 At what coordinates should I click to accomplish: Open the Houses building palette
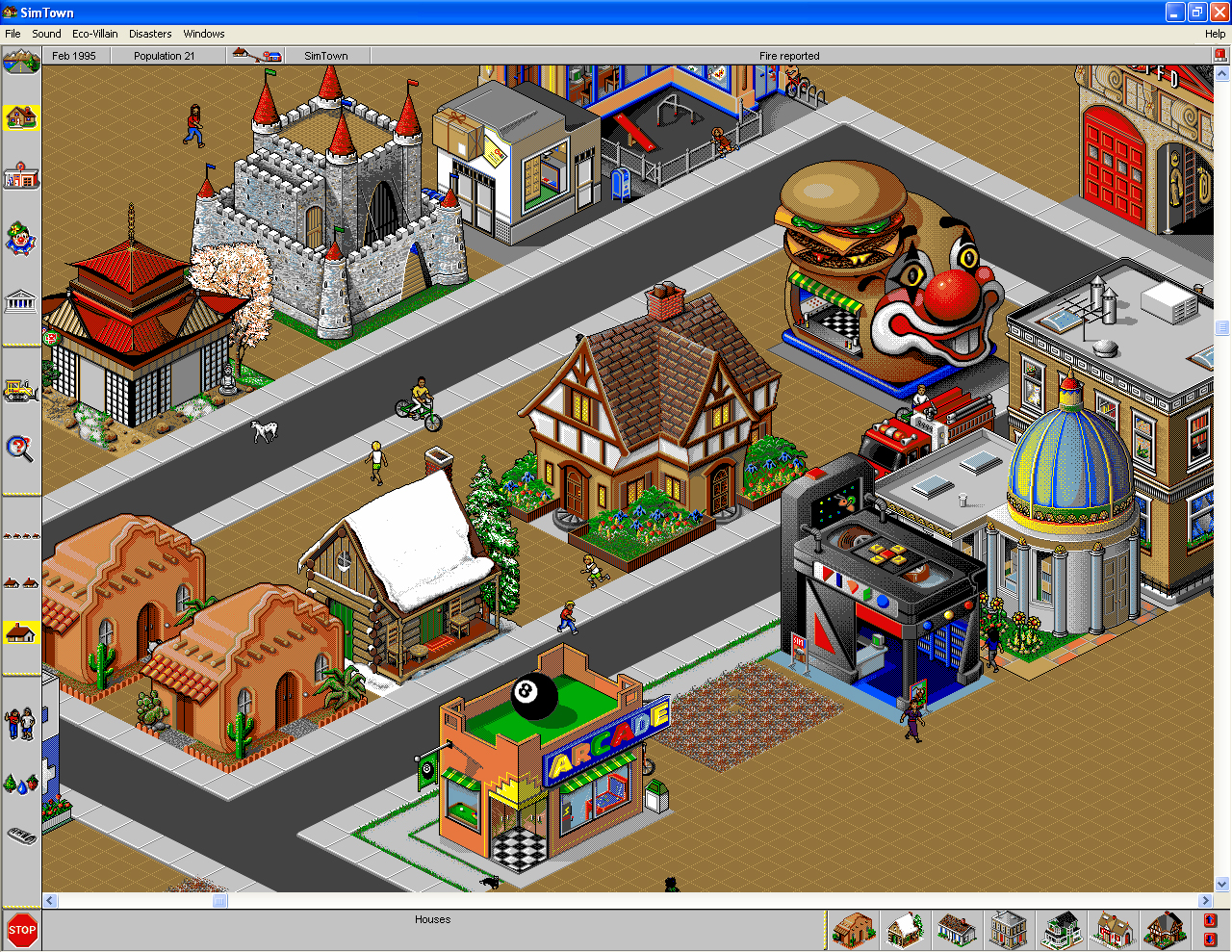tap(21, 117)
